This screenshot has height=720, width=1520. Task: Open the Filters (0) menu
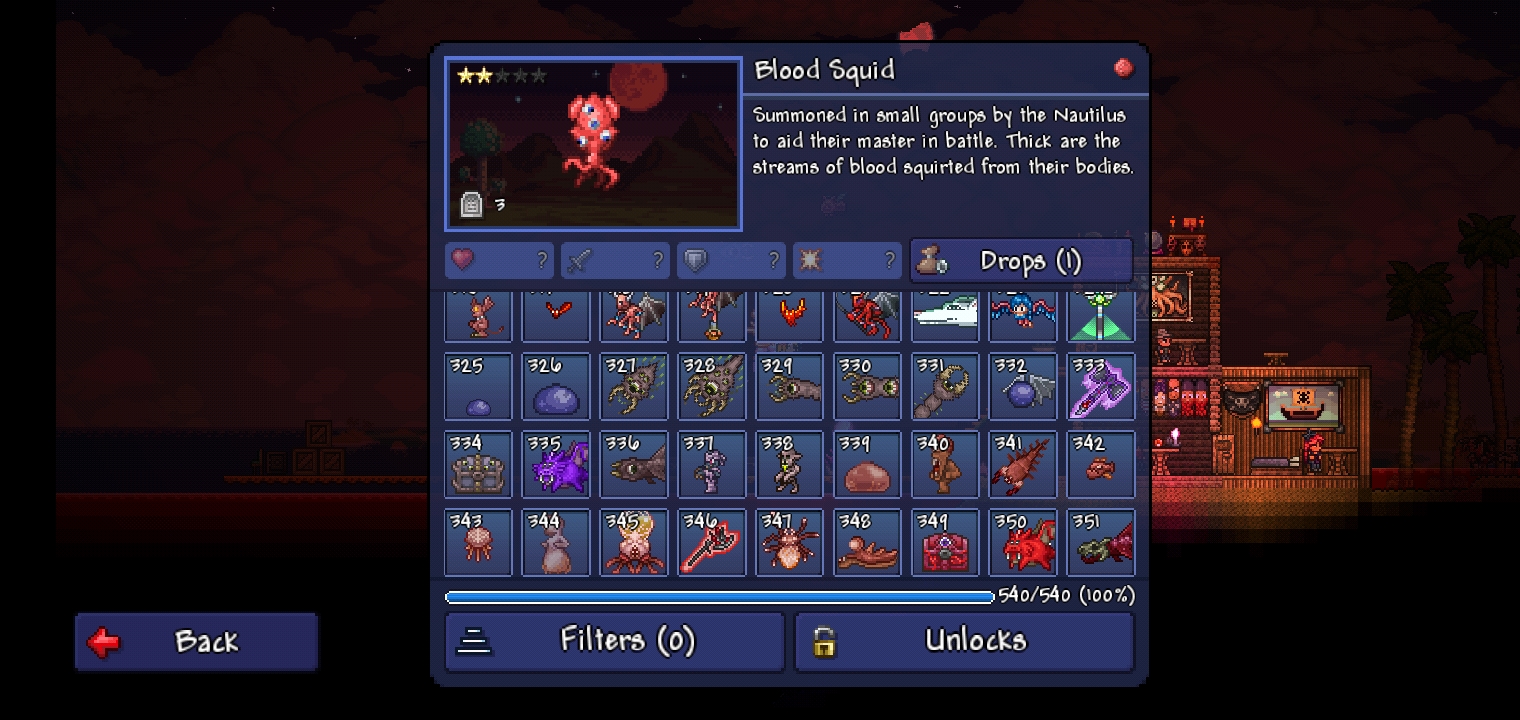(614, 641)
